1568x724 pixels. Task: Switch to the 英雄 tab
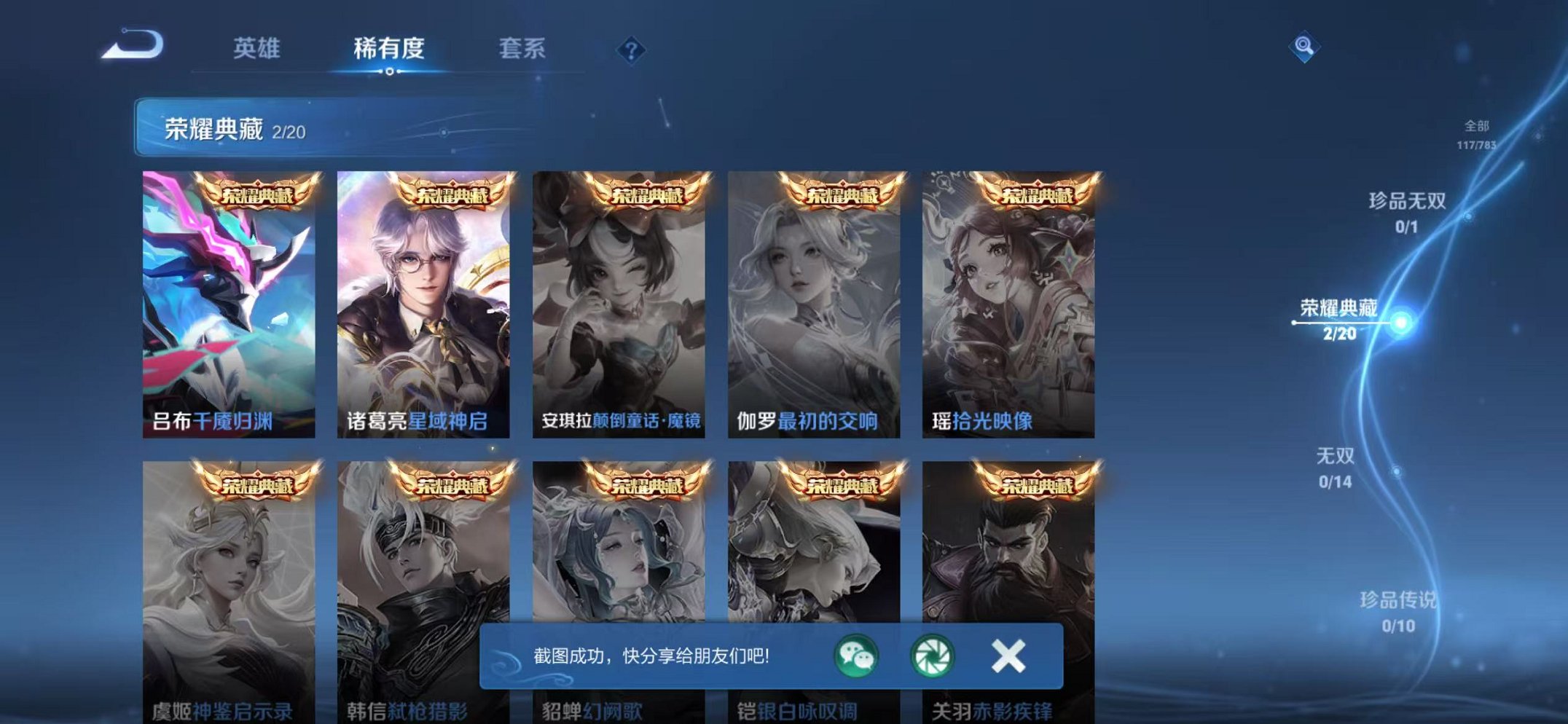point(259,50)
